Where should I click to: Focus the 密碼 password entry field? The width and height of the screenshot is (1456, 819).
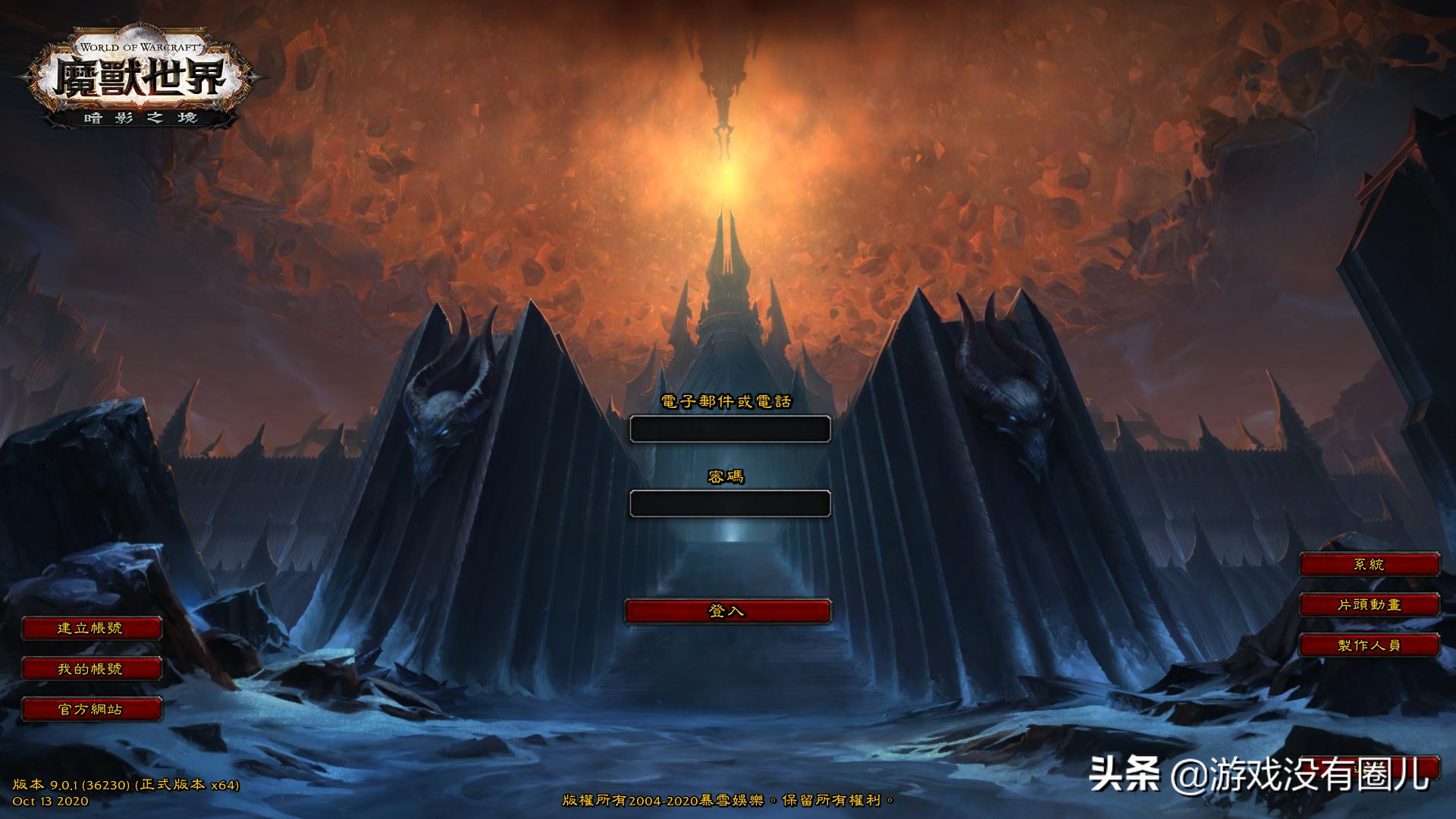730,503
